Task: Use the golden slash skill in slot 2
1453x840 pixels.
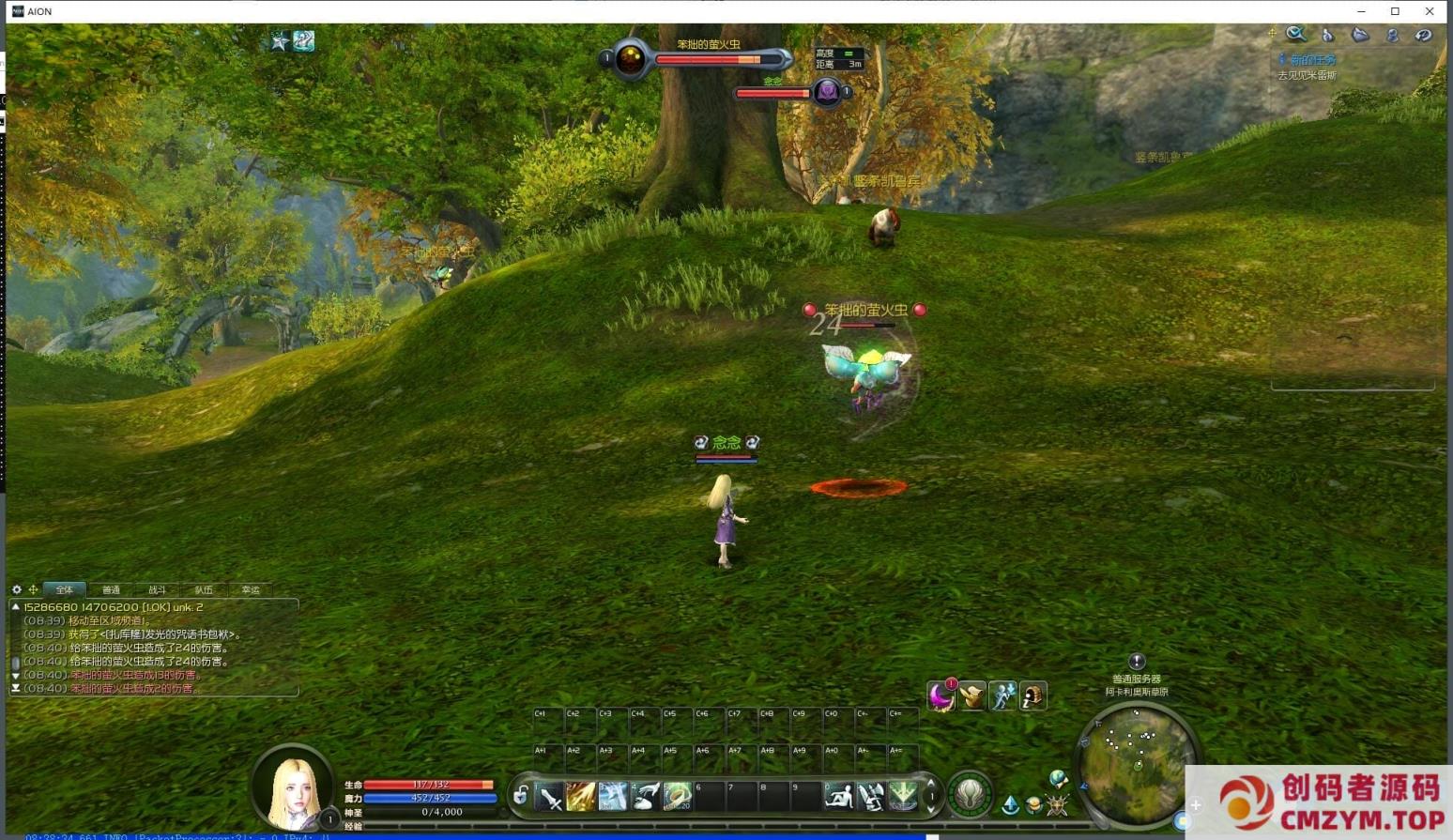Action: [x=581, y=797]
